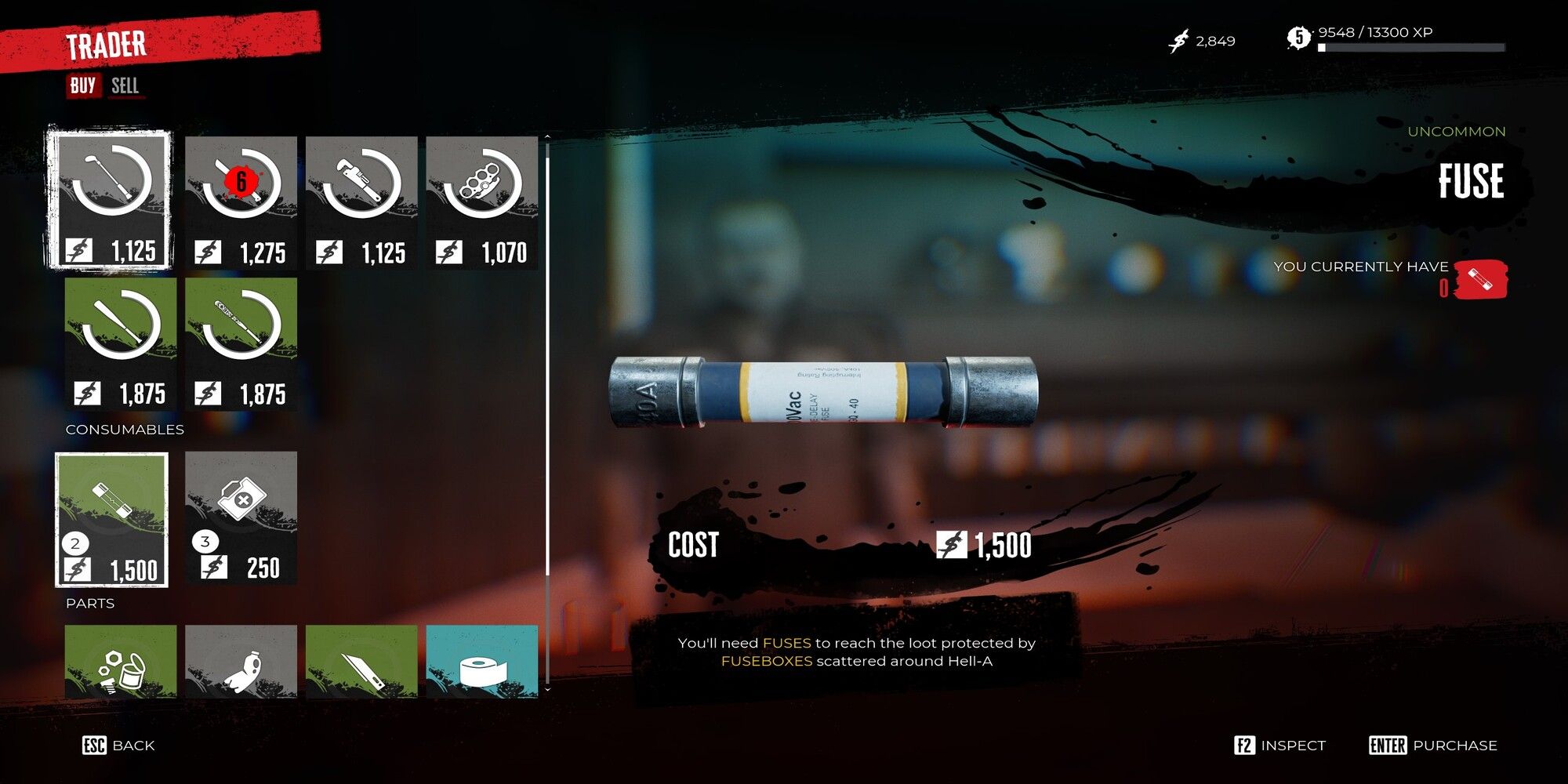Select the fuse consumable slot
Viewport: 1568px width, 784px height.
click(112, 519)
